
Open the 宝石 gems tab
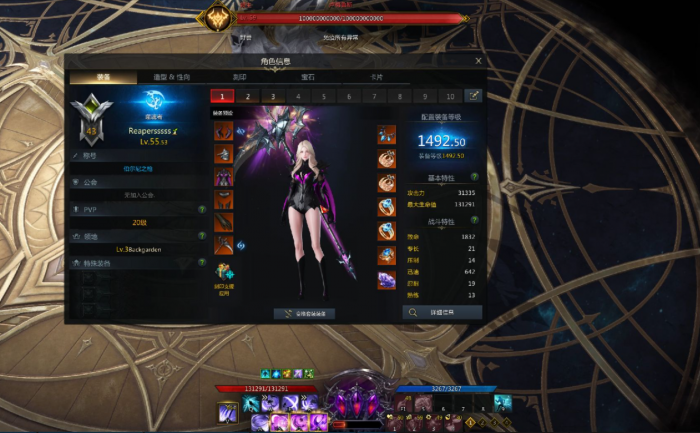[307, 77]
